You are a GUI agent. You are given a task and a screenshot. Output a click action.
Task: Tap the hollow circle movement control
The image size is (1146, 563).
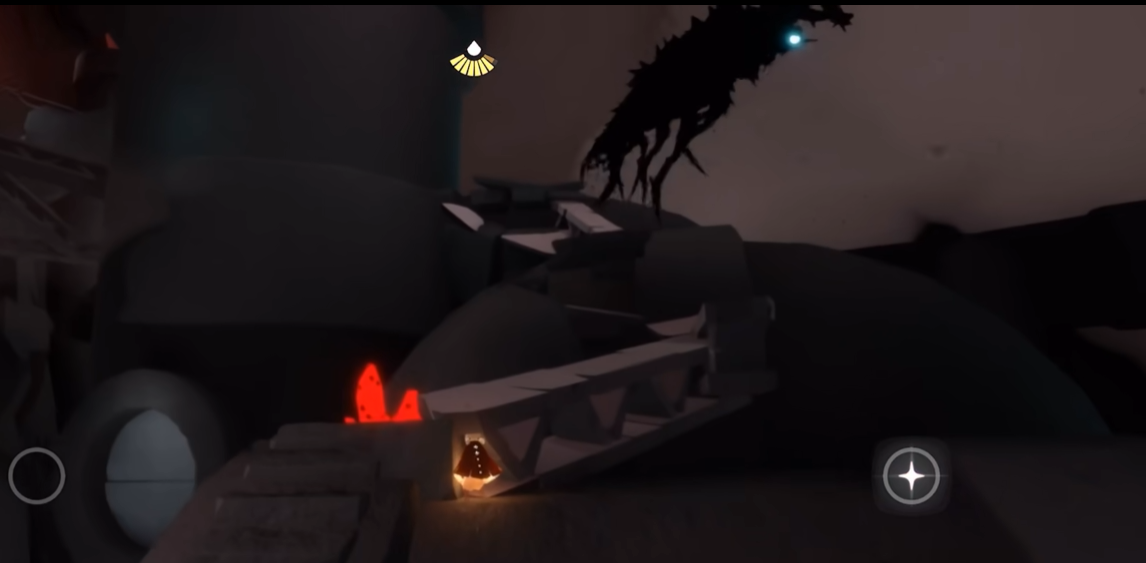pyautogui.click(x=37, y=476)
